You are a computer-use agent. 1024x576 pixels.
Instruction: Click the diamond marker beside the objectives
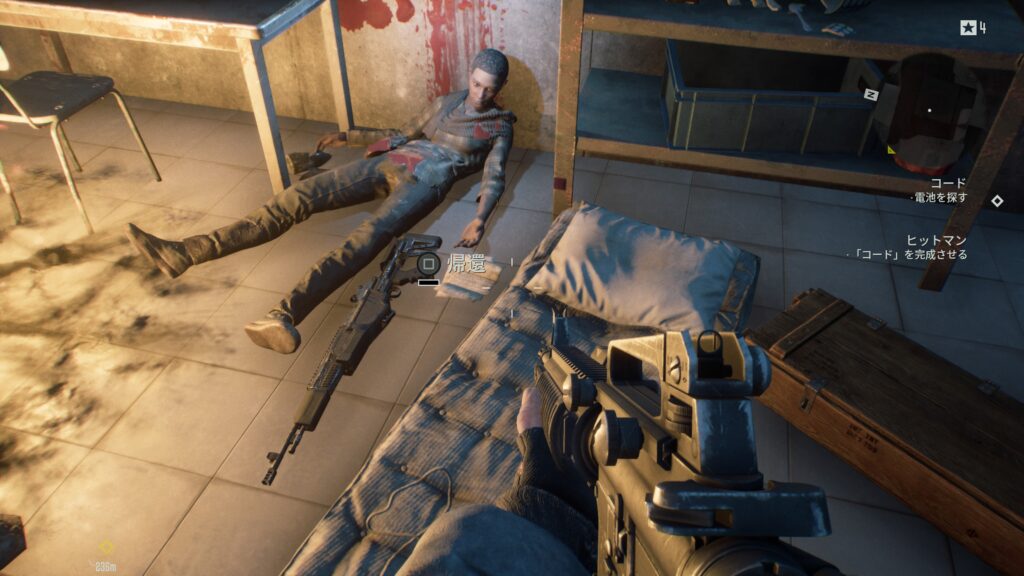click(996, 200)
